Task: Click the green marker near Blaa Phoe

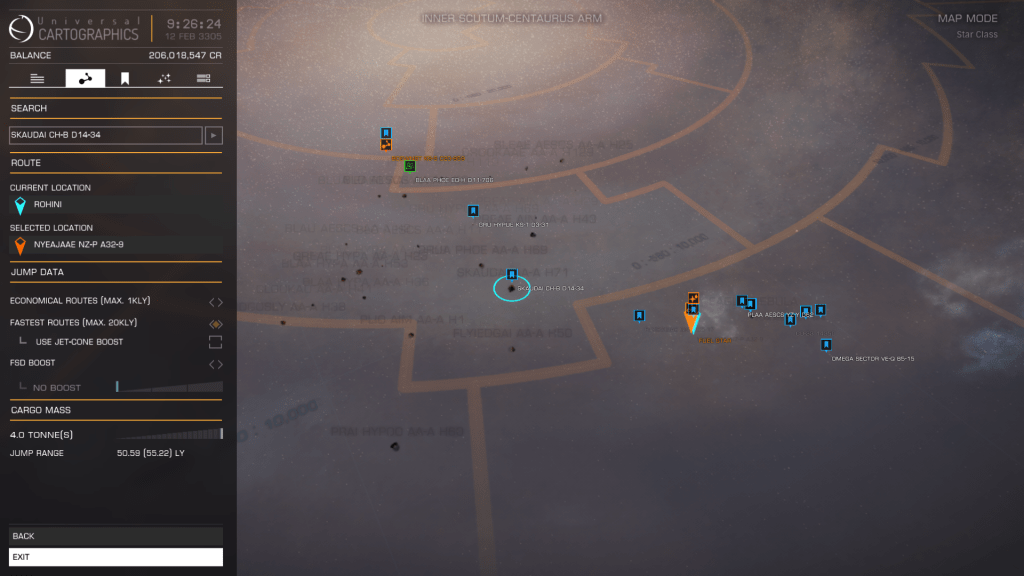Action: [x=409, y=165]
